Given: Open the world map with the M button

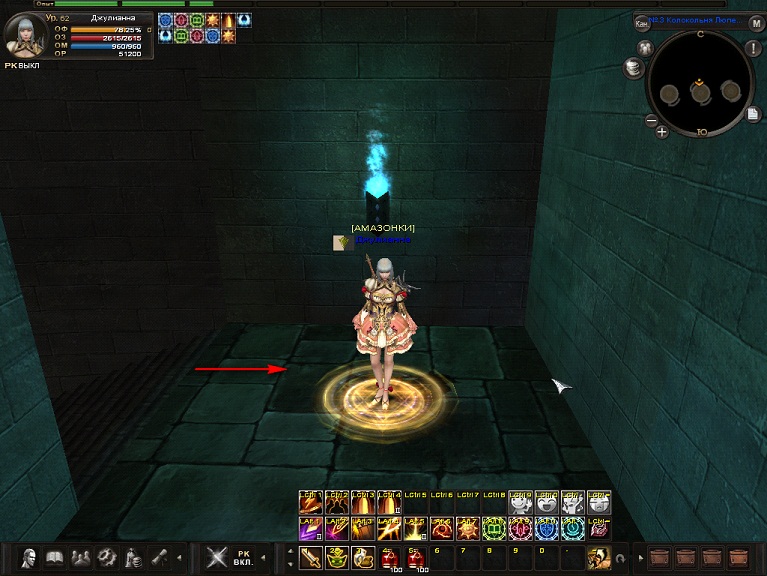Looking at the screenshot, I should (757, 23).
